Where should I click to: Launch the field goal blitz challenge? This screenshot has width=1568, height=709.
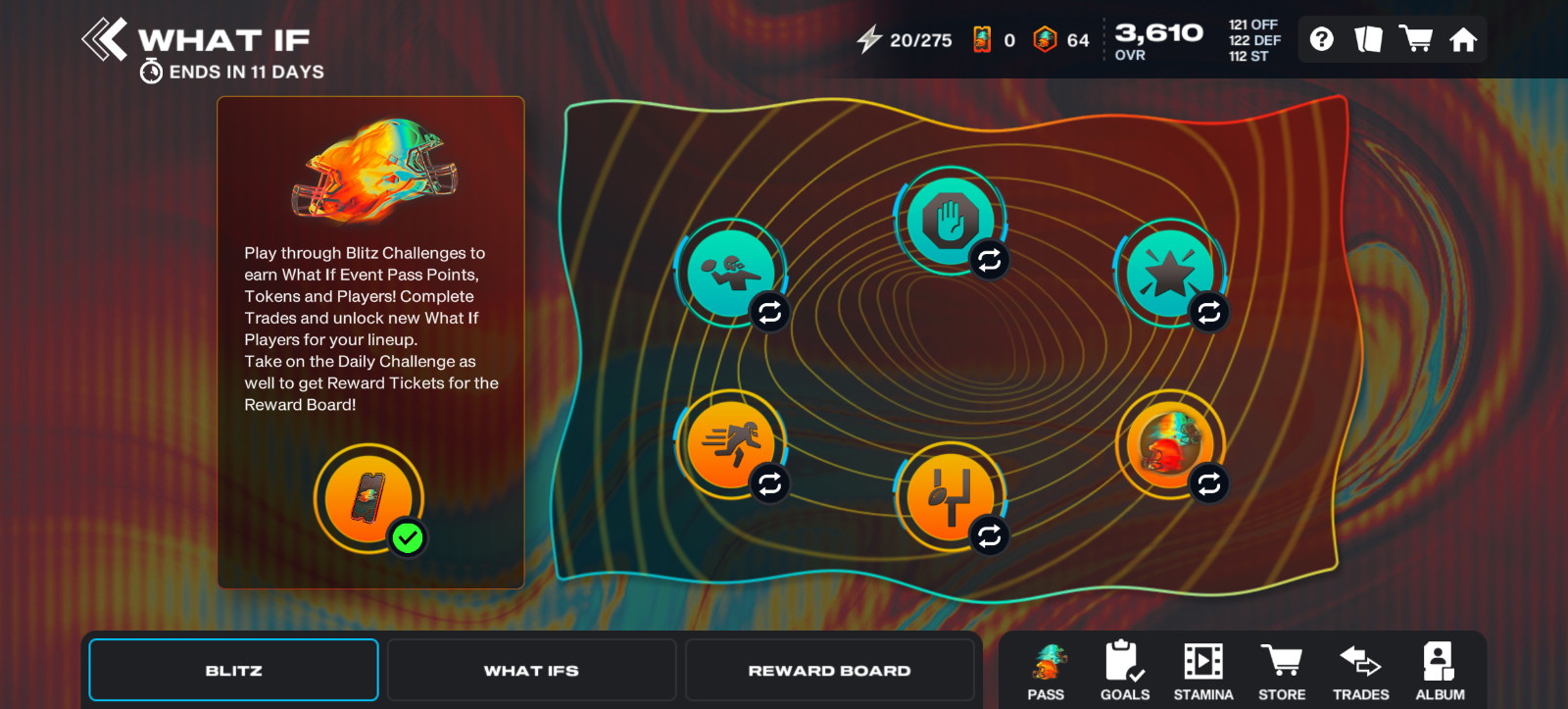(950, 495)
